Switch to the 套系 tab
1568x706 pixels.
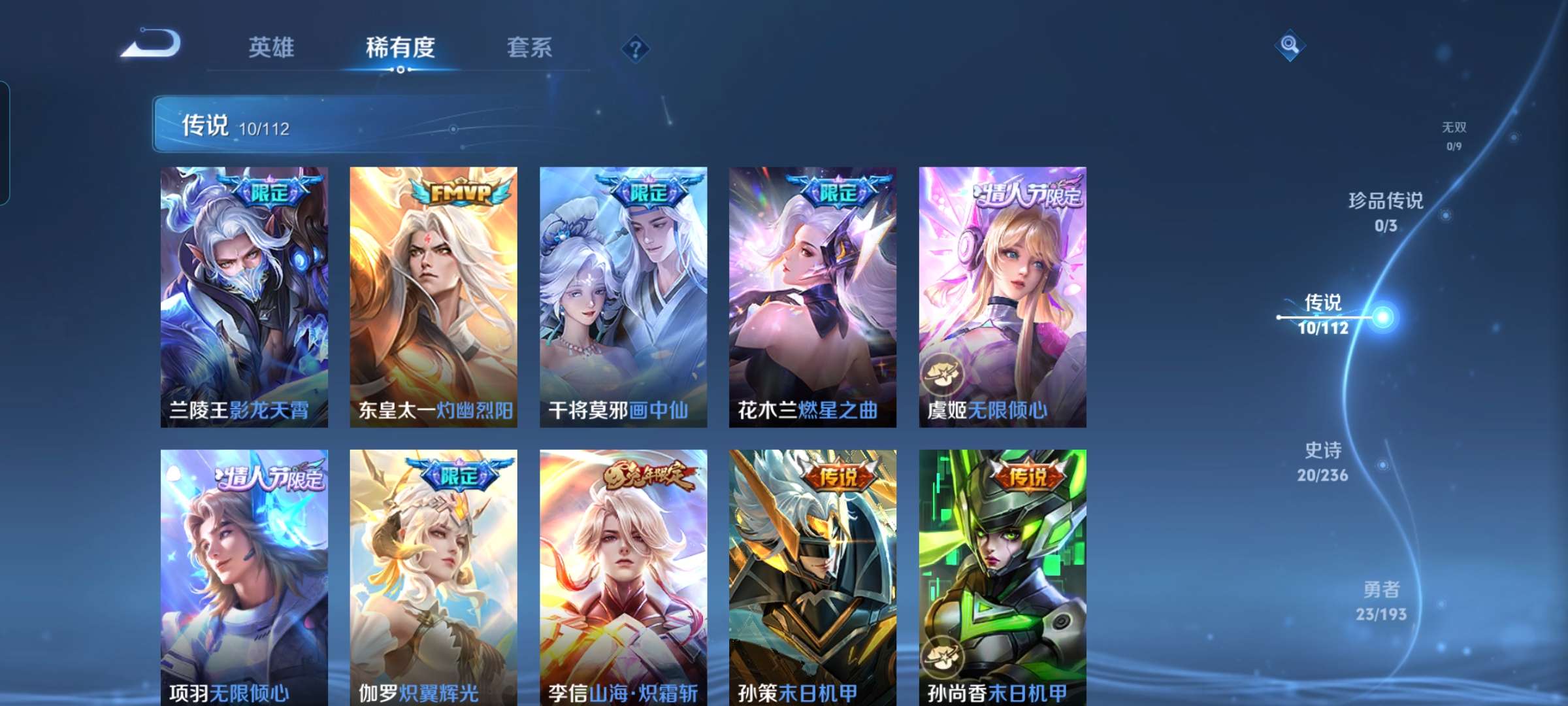pos(528,48)
